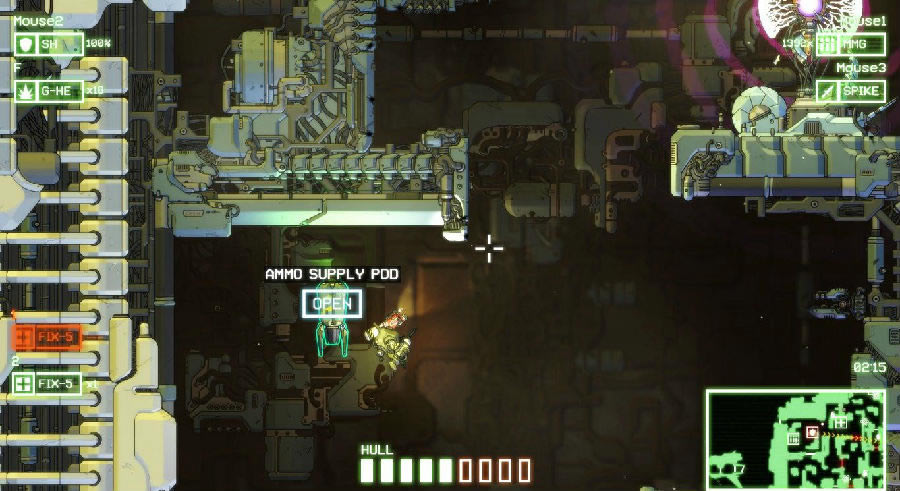
Task: Choose the G-HE grenade slot
Action: [47, 91]
